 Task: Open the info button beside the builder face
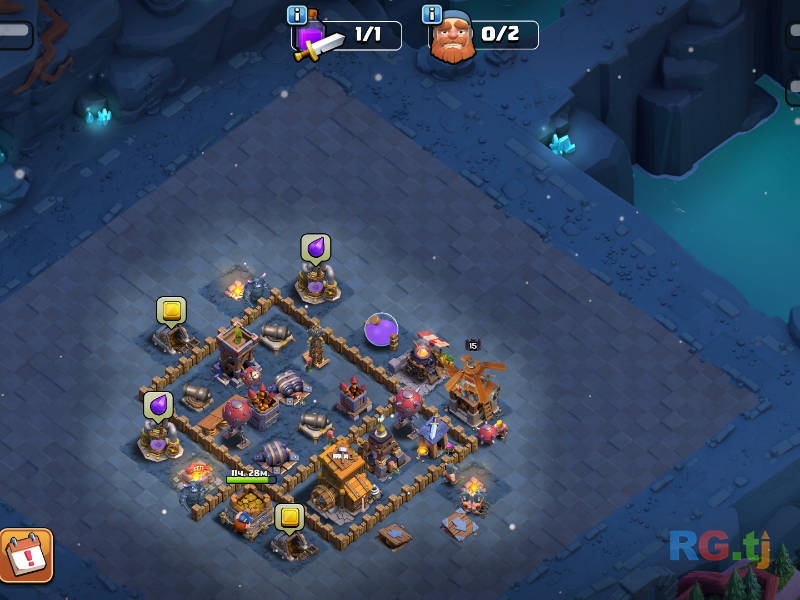pos(433,15)
